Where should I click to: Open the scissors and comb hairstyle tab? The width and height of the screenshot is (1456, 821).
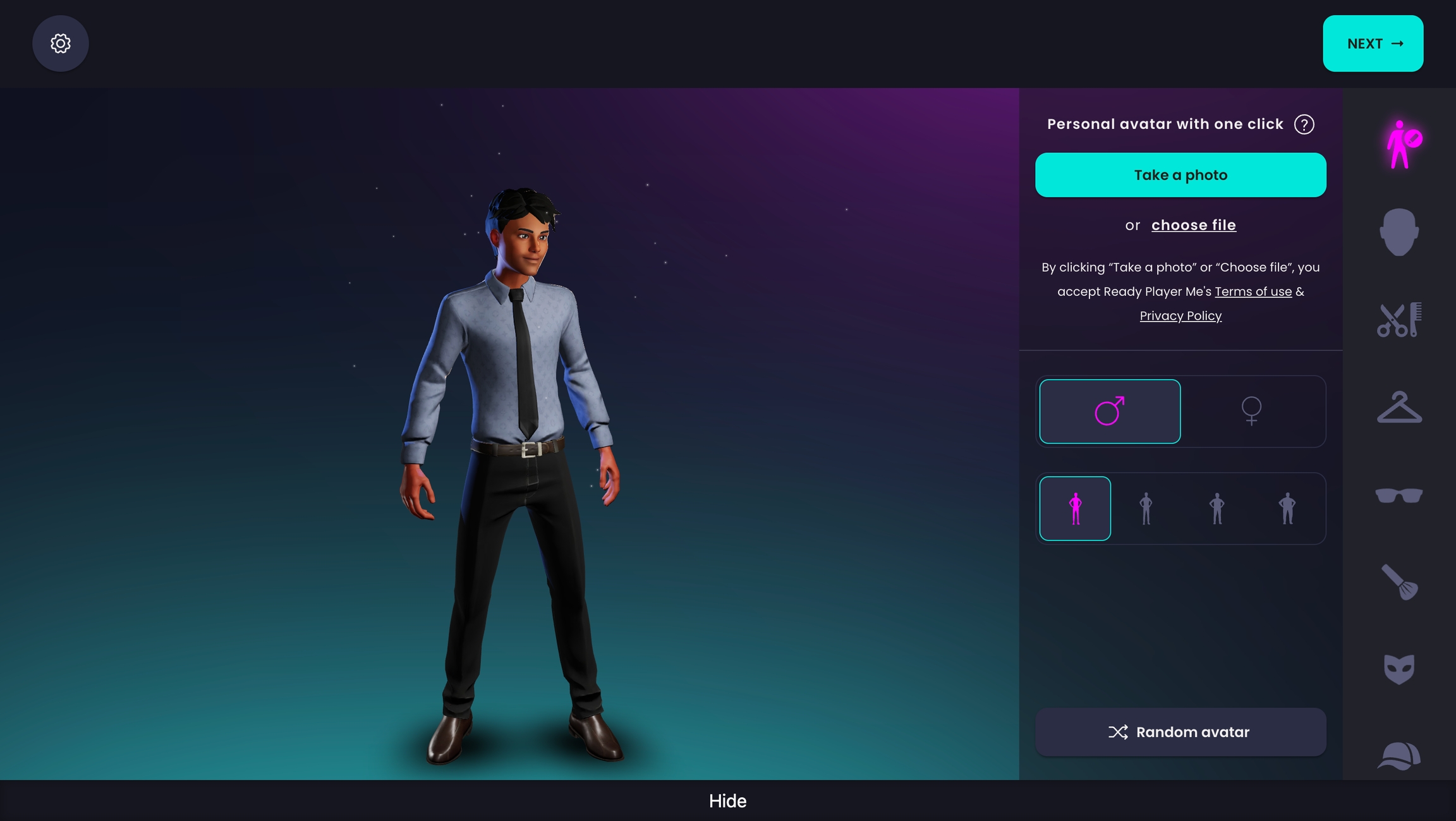click(1398, 320)
